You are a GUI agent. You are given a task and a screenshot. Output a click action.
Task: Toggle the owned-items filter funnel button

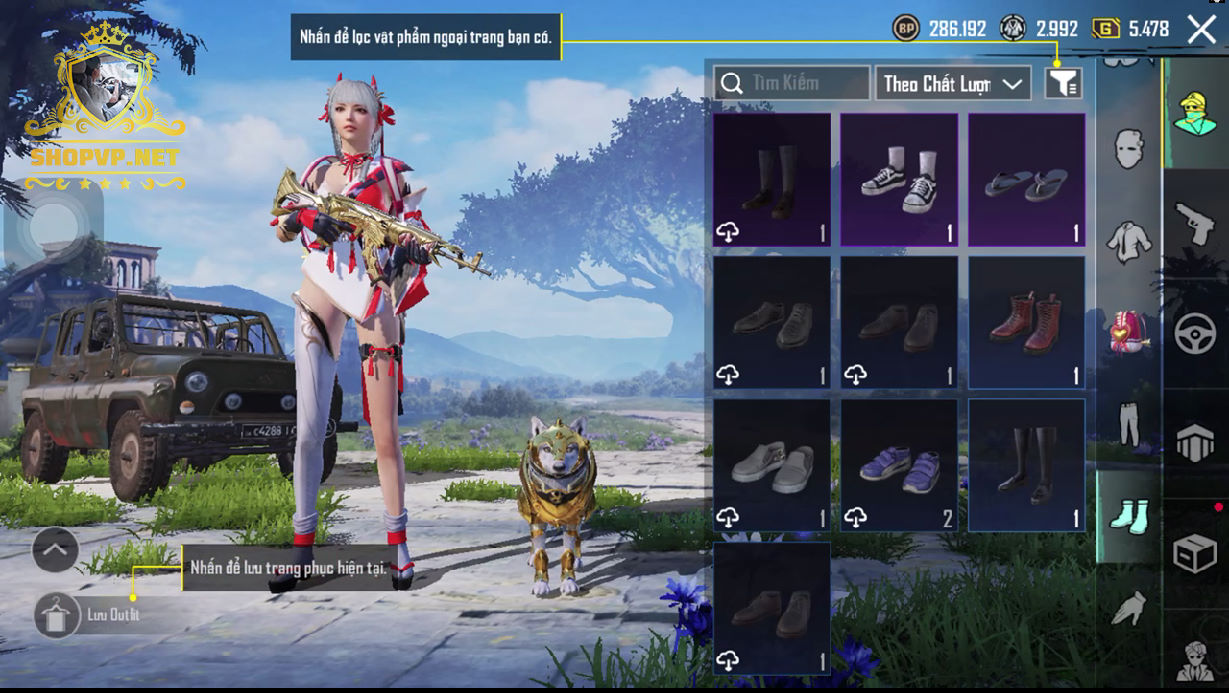pyautogui.click(x=1063, y=83)
